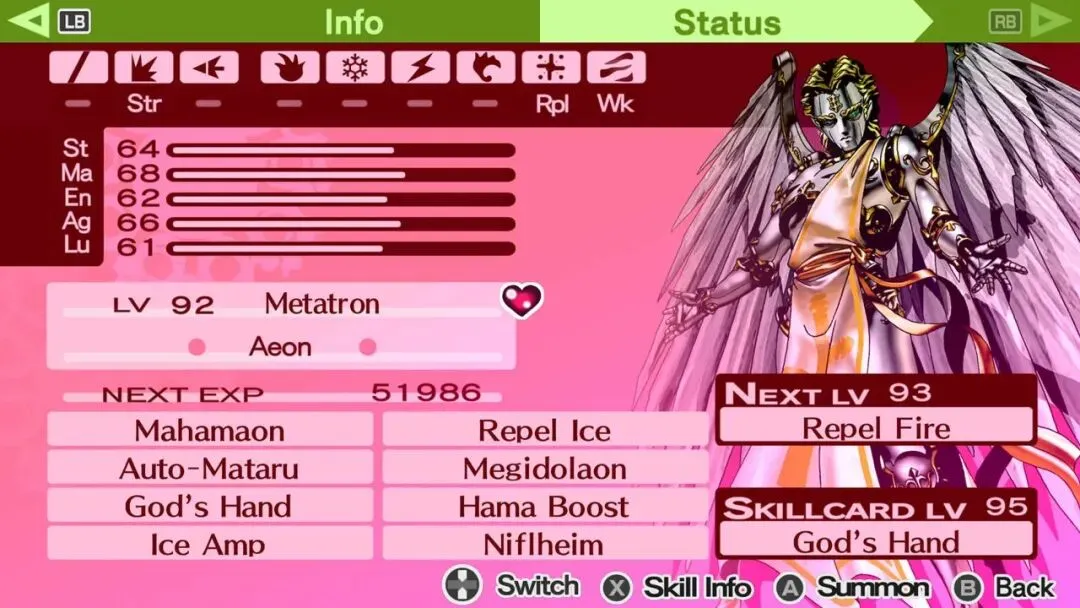Choose the Megidolaon skill
1080x608 pixels.
[x=545, y=468]
